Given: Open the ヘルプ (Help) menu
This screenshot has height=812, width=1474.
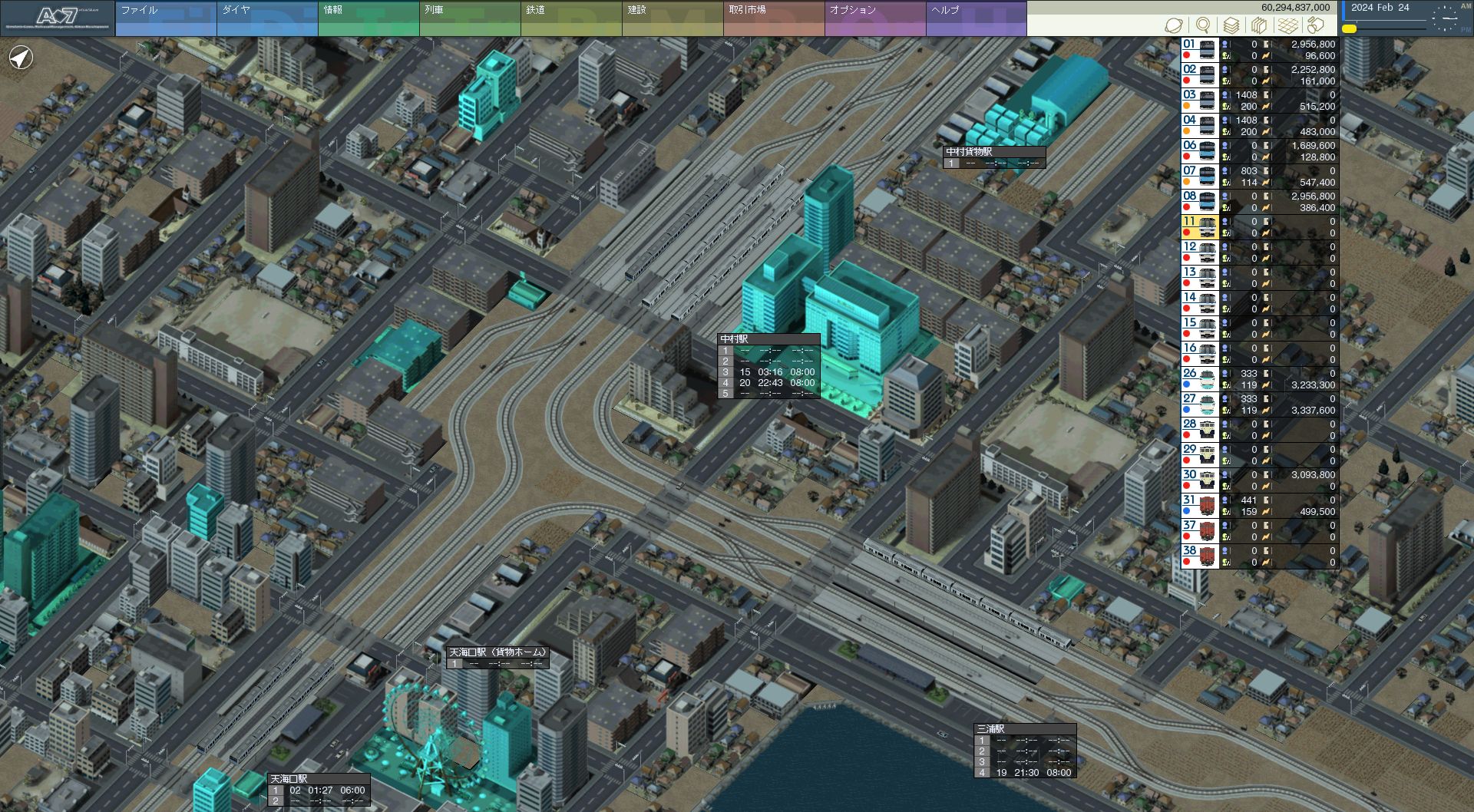Looking at the screenshot, I should click(977, 18).
